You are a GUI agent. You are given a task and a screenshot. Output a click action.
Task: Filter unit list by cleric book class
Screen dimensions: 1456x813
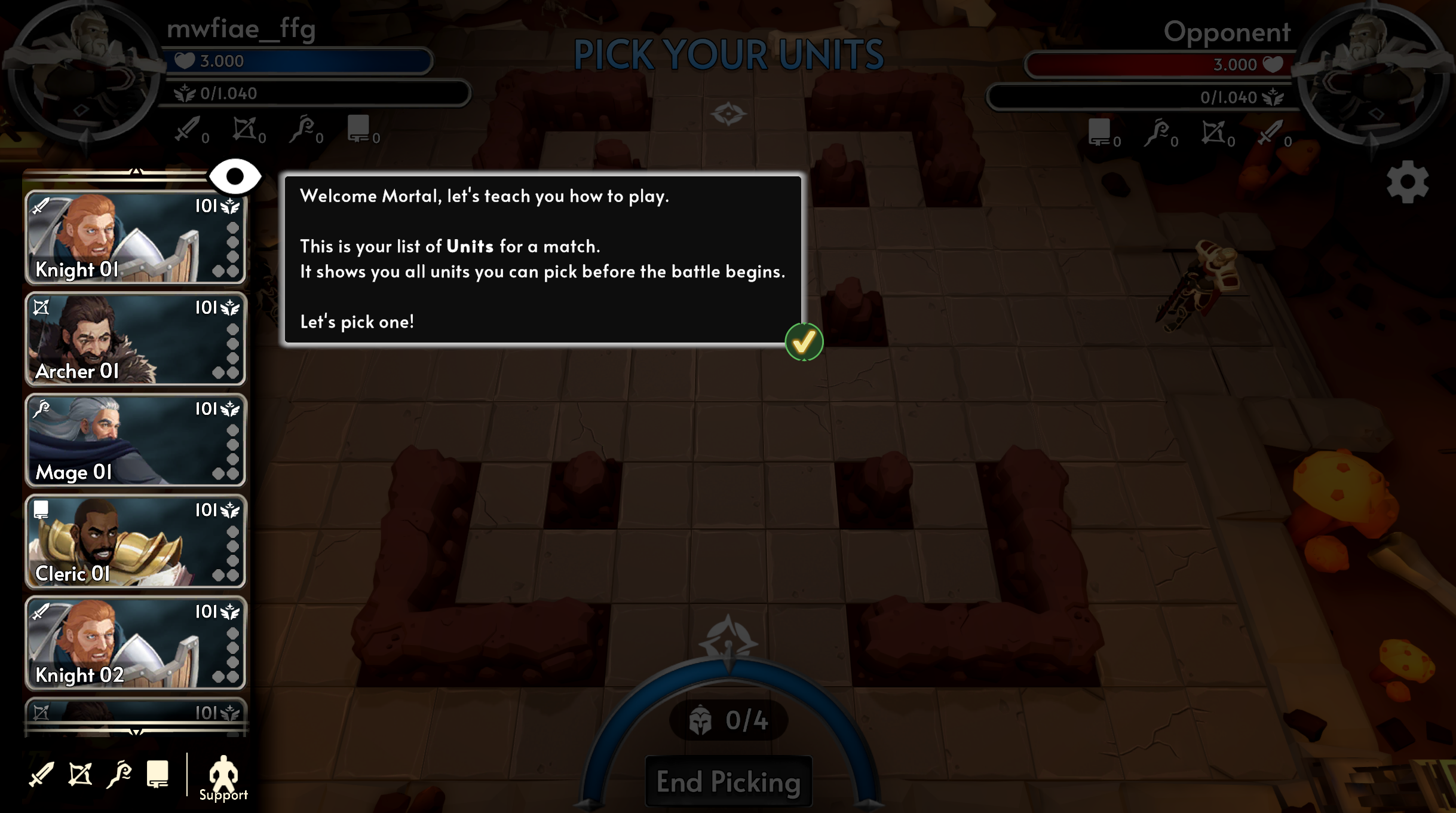(x=158, y=775)
